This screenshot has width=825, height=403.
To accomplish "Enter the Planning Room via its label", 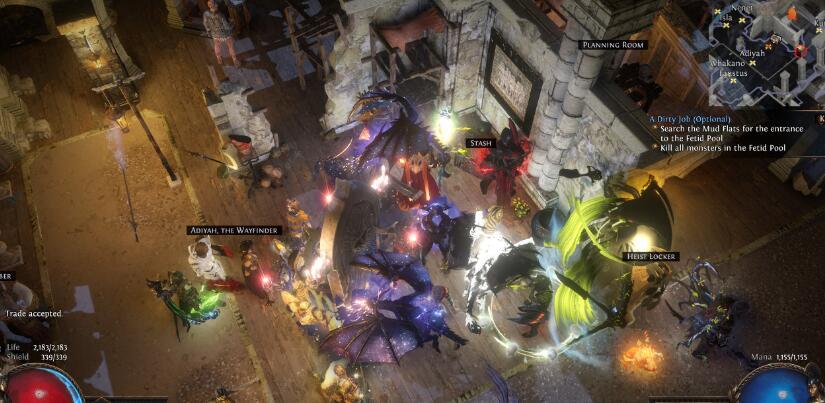I will point(613,45).
